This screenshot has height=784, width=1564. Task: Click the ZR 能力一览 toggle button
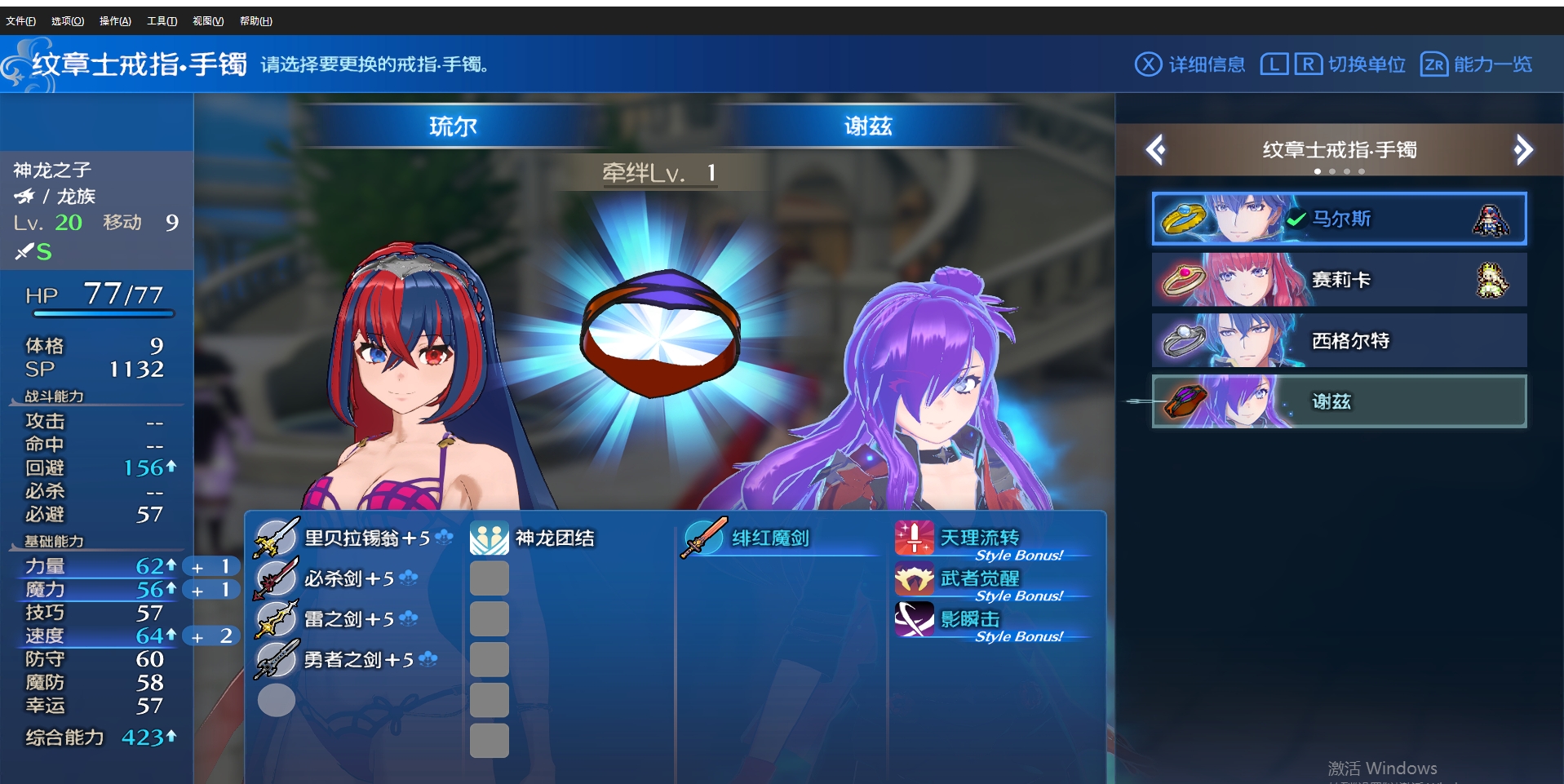(x=1475, y=64)
